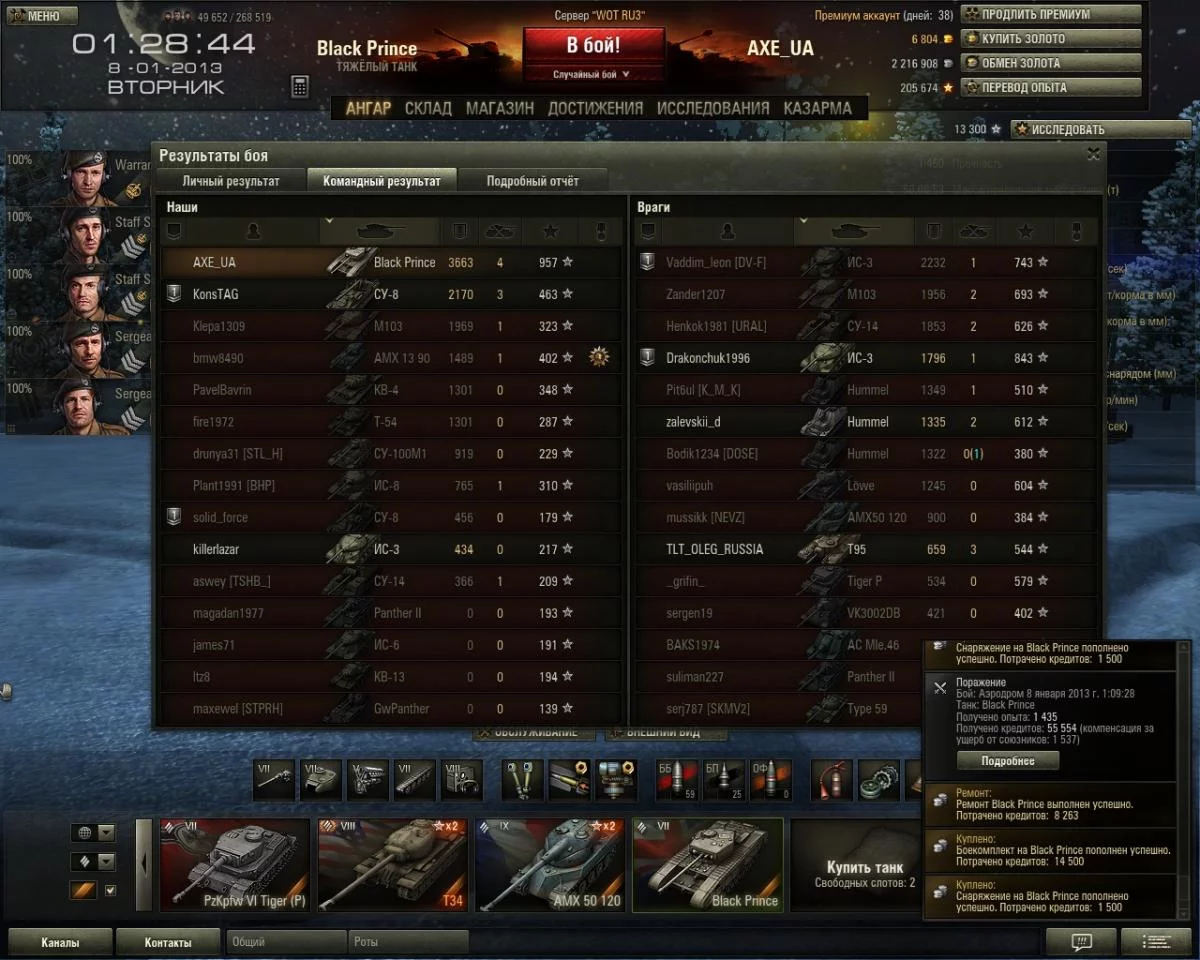Choose Купить золото button
The image size is (1200, 960).
1050,39
